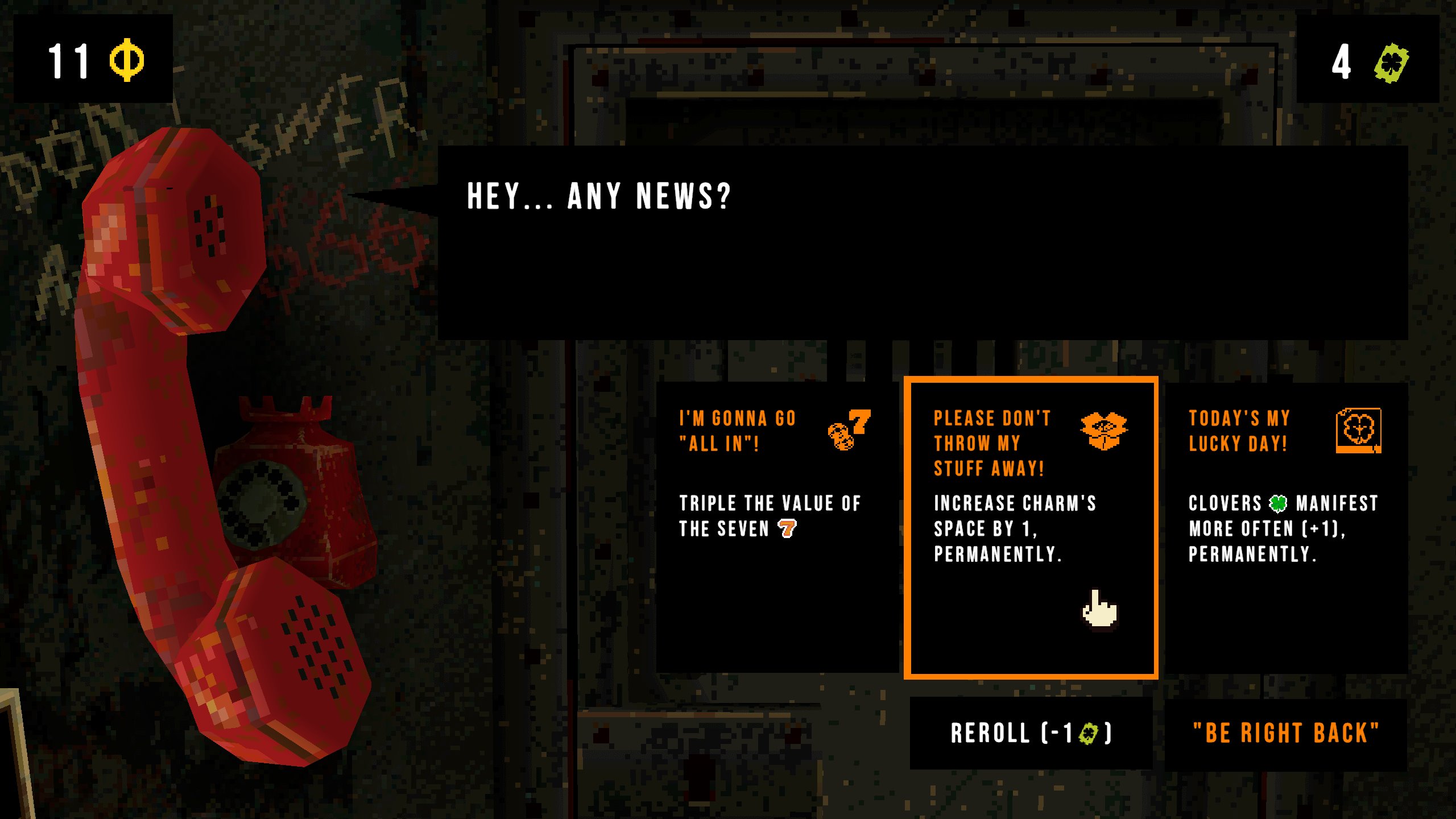This screenshot has width=1456, height=819.
Task: Pick the "Today's my lucky day" choice
Action: click(x=1285, y=527)
